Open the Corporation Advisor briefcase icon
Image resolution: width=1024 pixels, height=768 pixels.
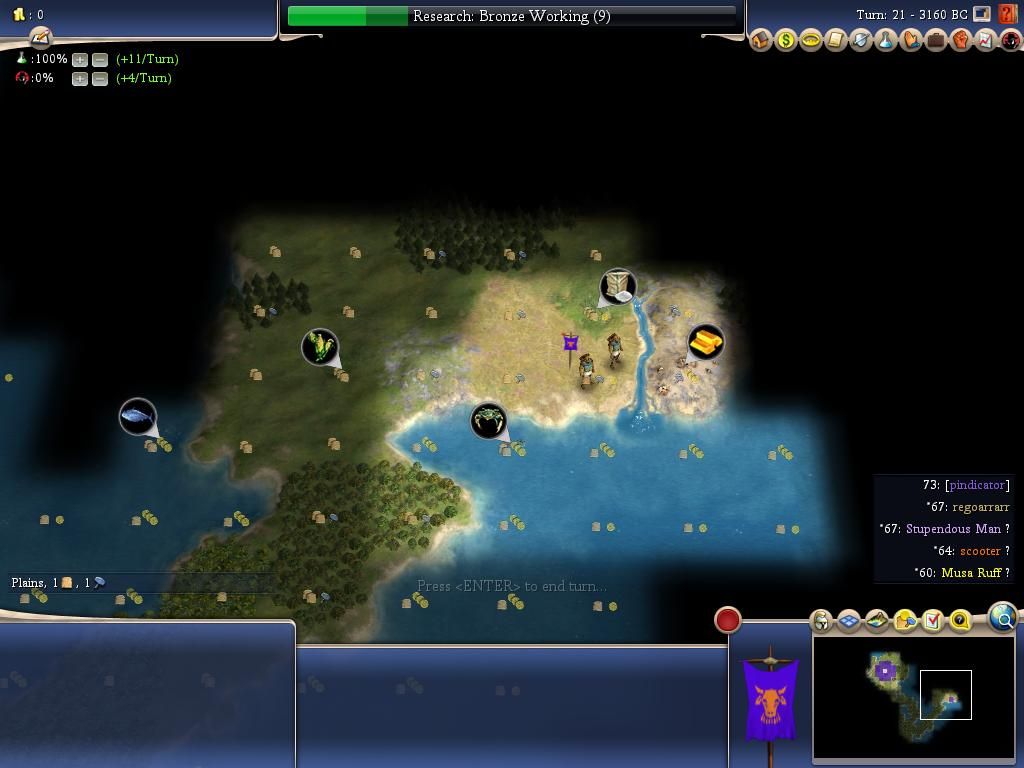(936, 41)
